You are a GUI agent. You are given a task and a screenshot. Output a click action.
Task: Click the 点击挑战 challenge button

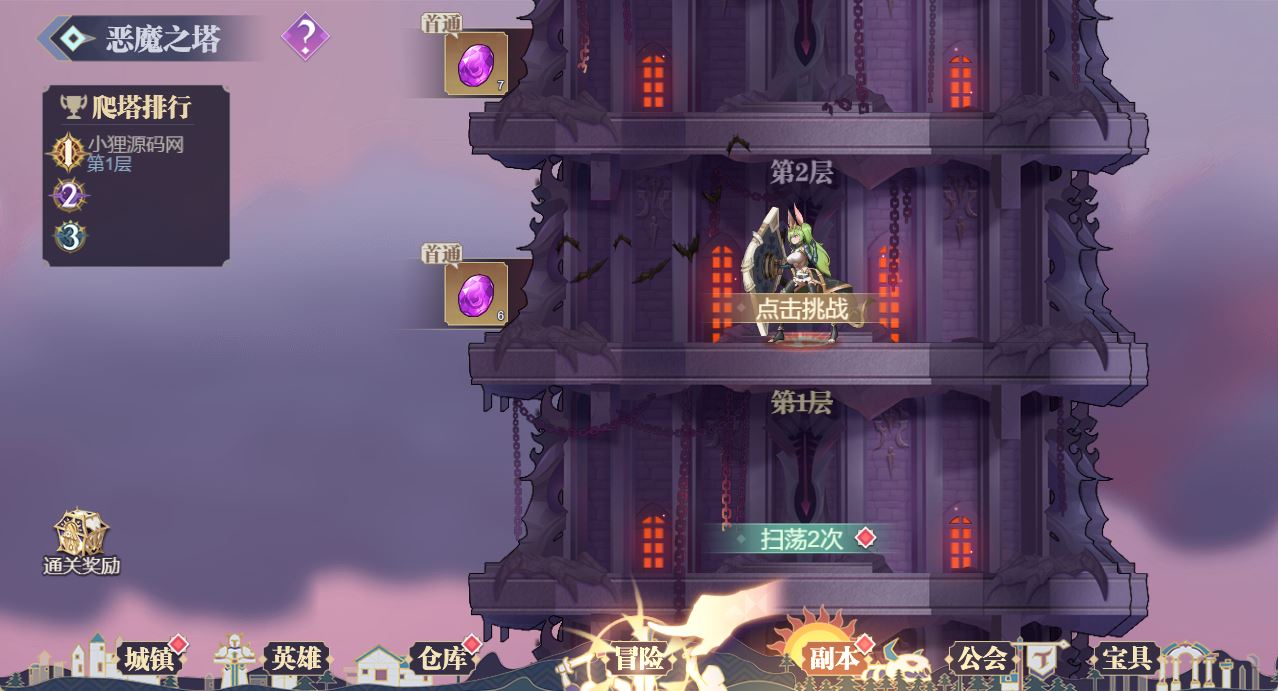click(802, 309)
